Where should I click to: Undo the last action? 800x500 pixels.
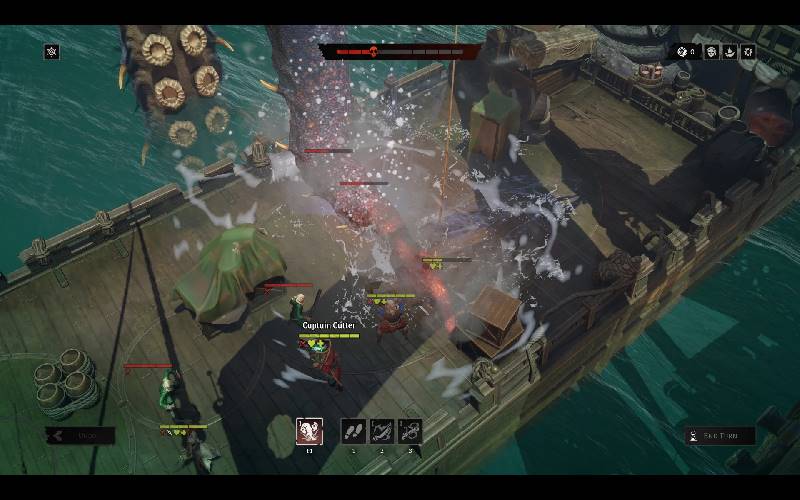80,436
